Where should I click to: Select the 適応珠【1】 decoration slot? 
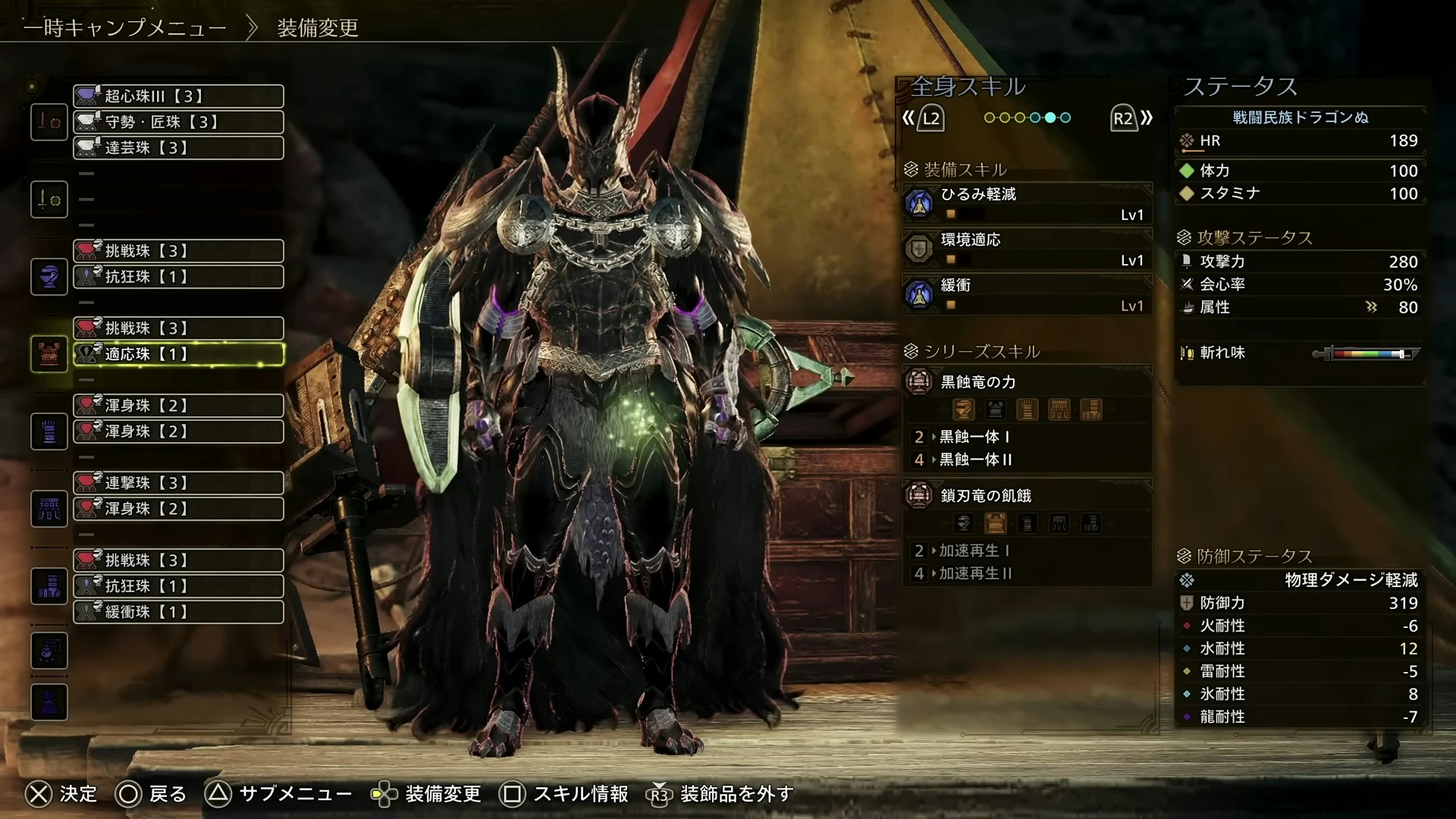coord(178,354)
